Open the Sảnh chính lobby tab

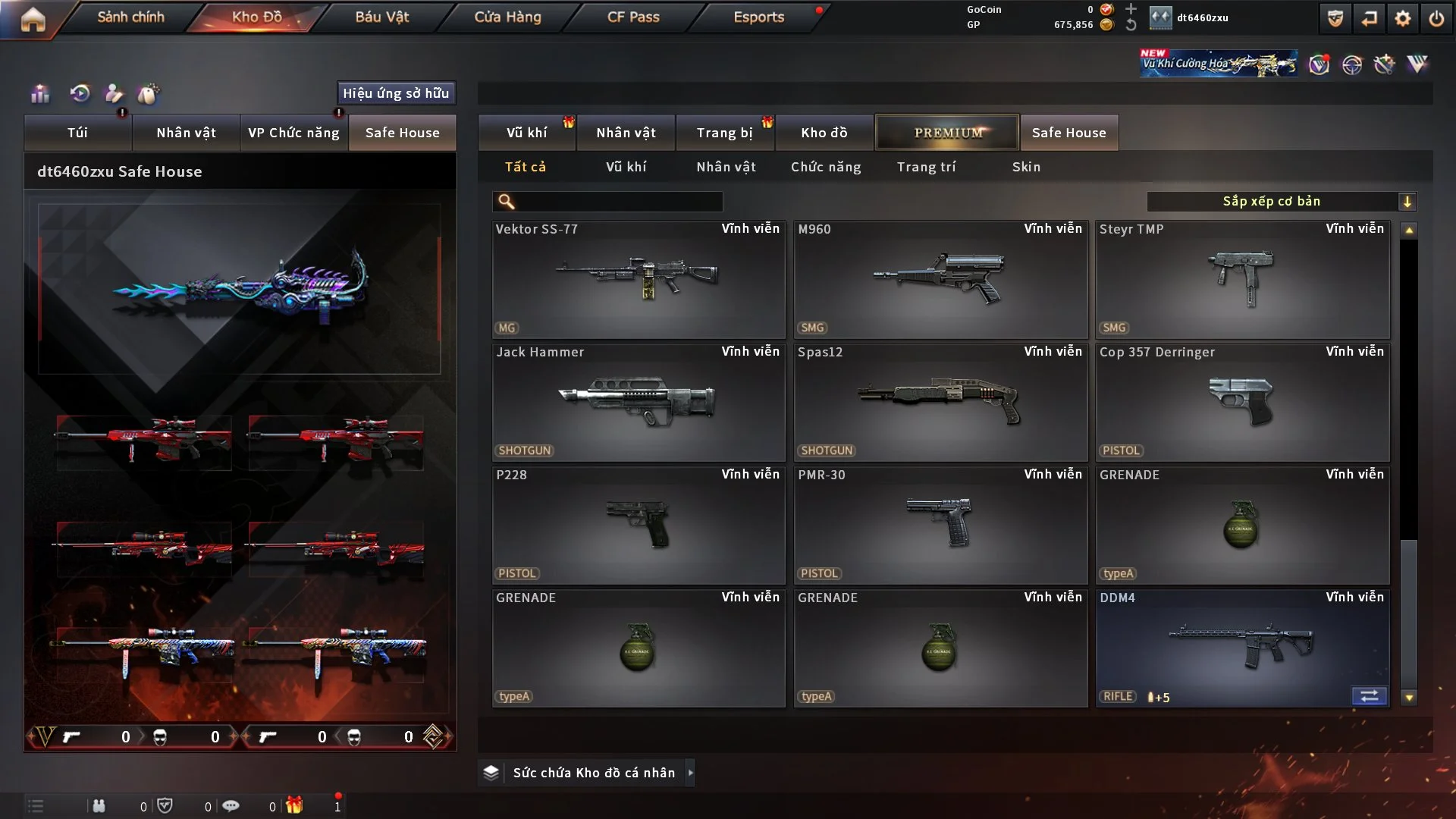(x=130, y=17)
